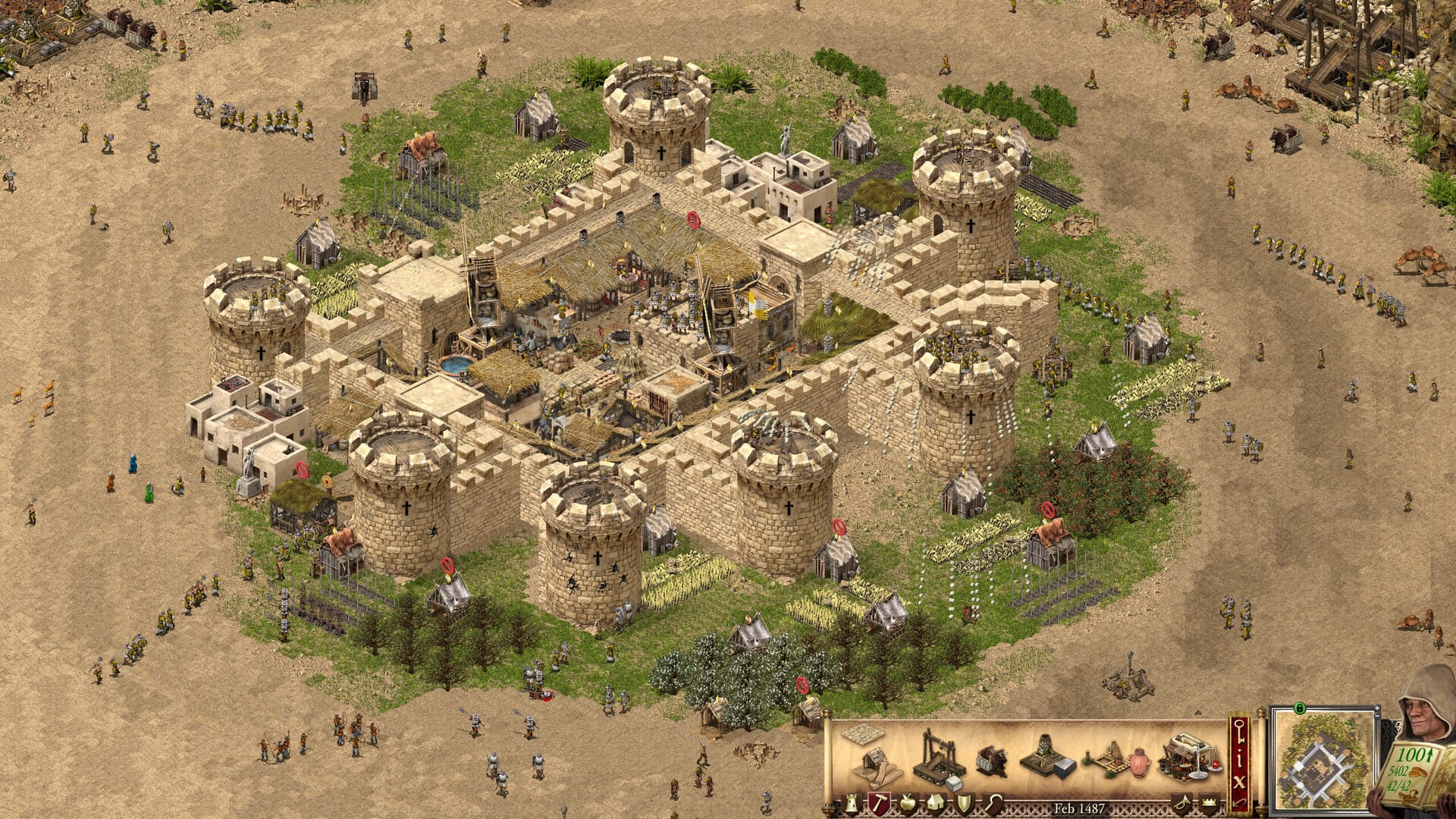Switch to the apple farm buildings tab
Screen dimensions: 1456x819
click(x=908, y=805)
